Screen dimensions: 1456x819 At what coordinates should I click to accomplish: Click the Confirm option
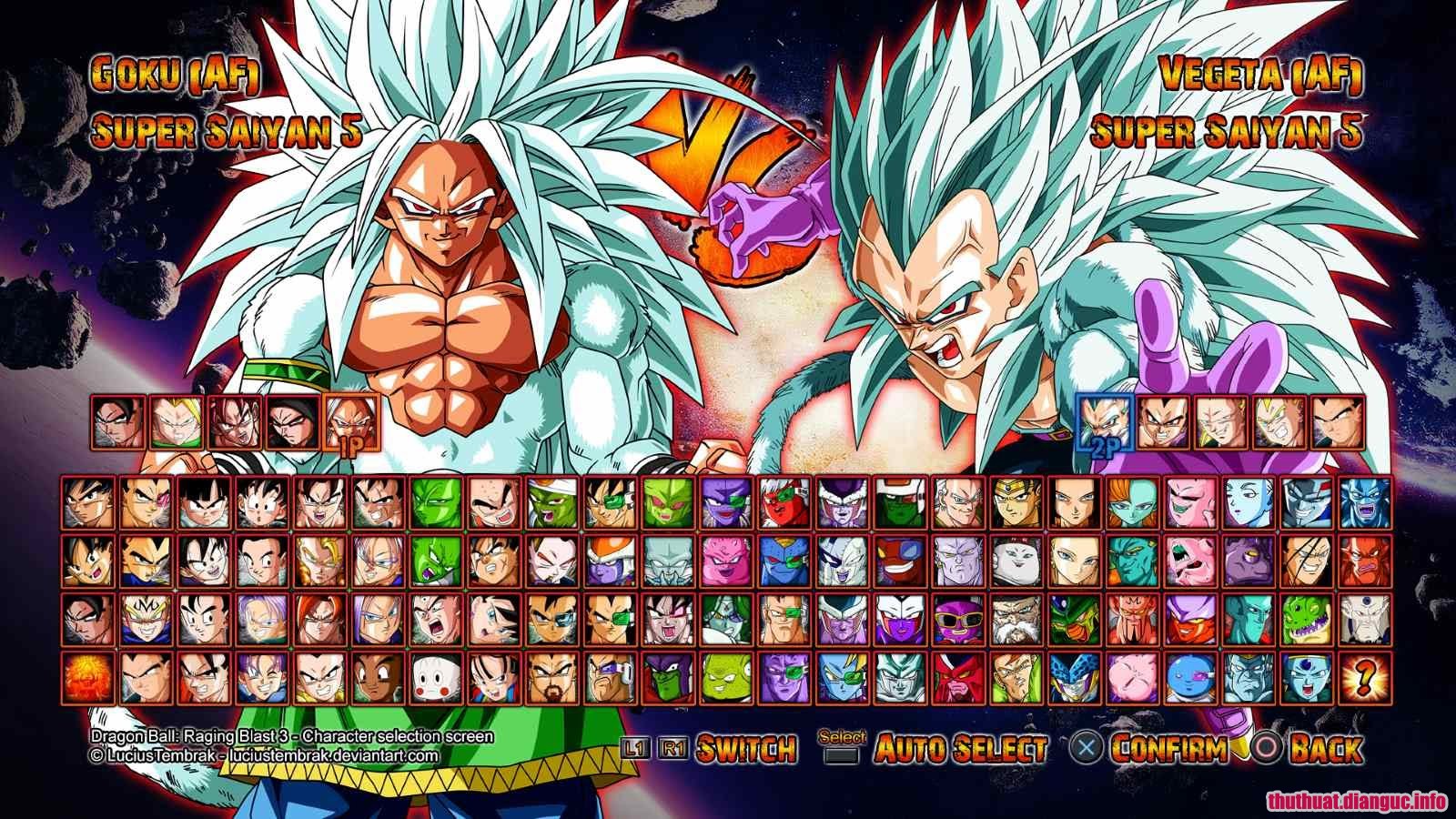point(1168,748)
